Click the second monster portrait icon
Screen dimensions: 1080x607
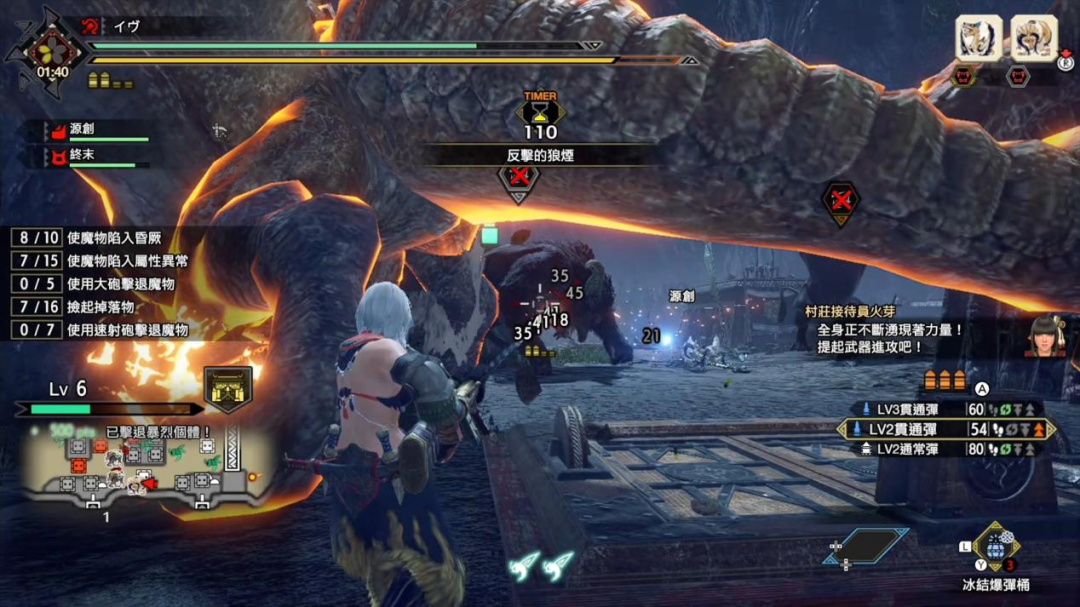tap(1033, 39)
